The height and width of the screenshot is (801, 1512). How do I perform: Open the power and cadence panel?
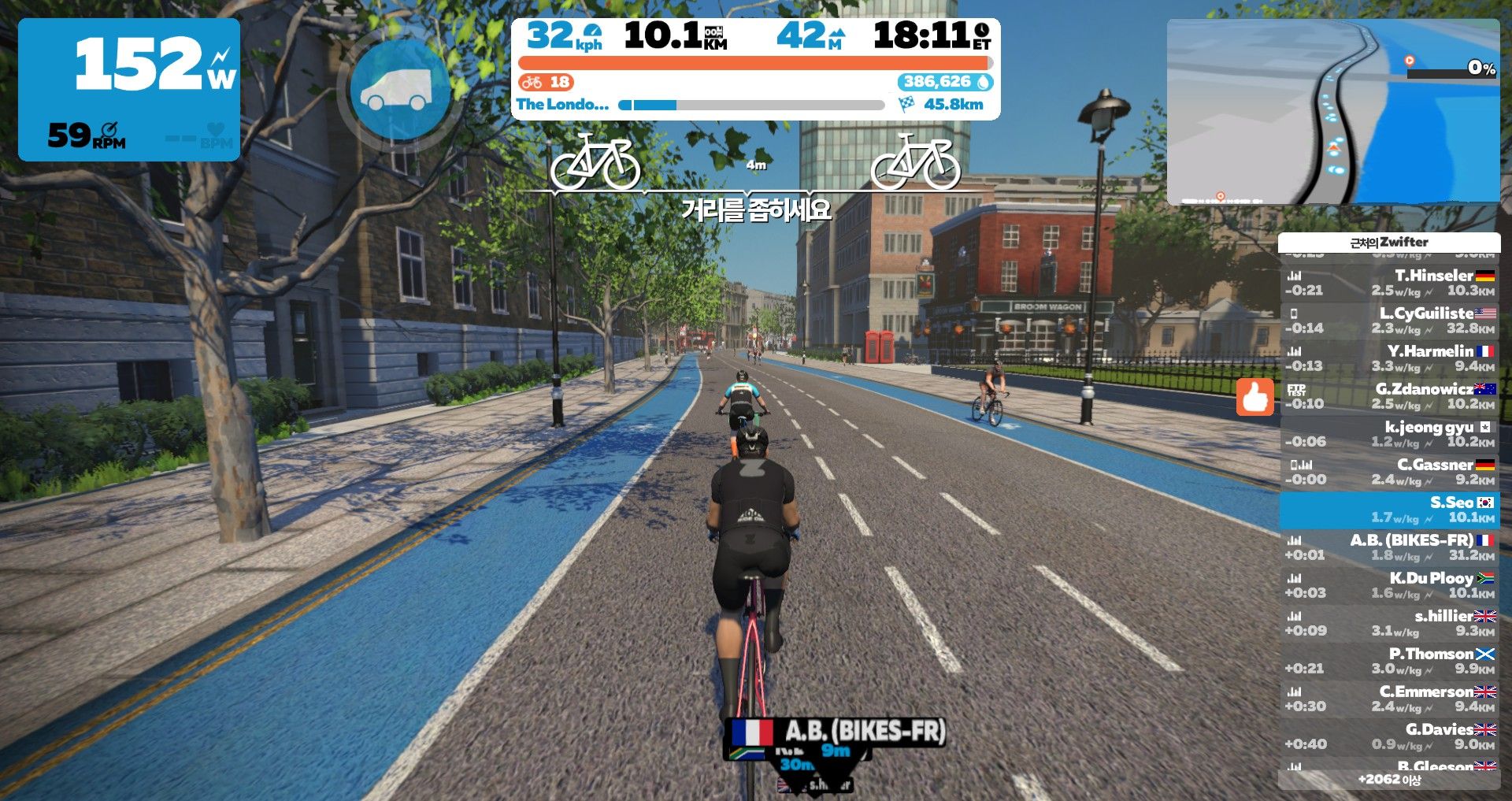(x=129, y=90)
